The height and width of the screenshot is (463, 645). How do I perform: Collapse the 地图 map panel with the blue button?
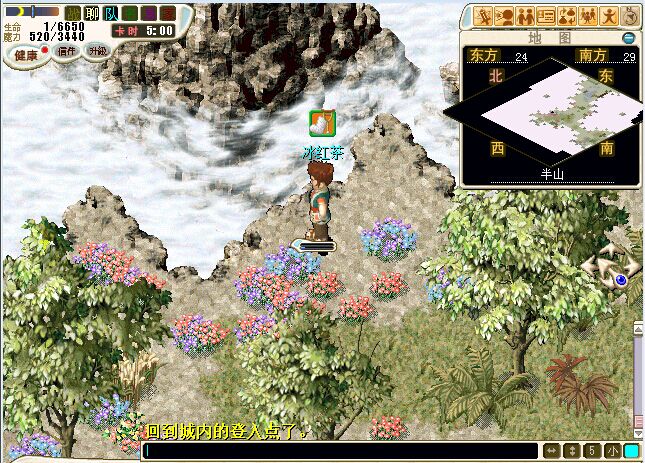[x=628, y=37]
